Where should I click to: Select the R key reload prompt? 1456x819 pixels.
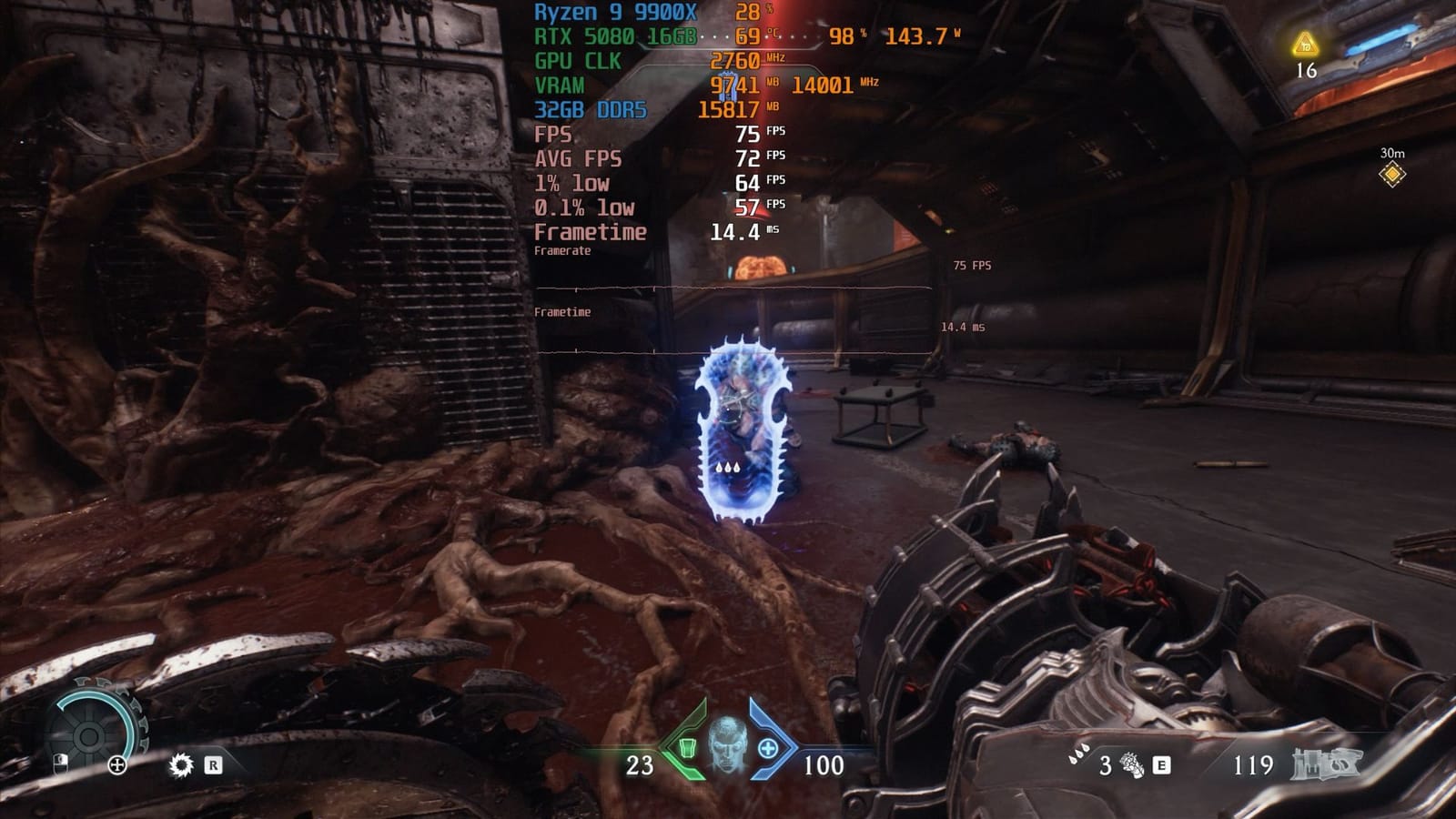point(214,764)
